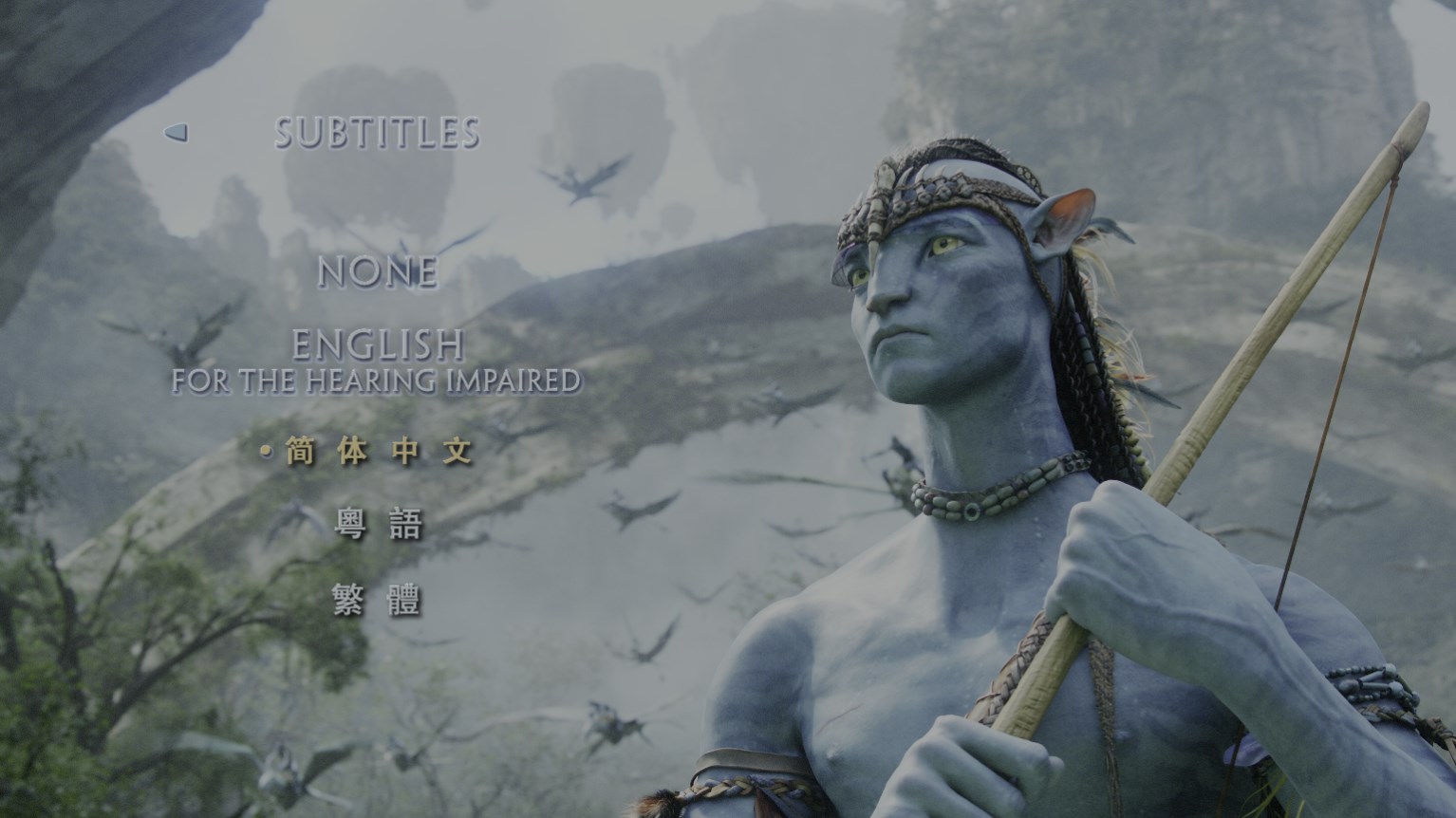Click the SUBTITLES menu heading

pos(379,133)
